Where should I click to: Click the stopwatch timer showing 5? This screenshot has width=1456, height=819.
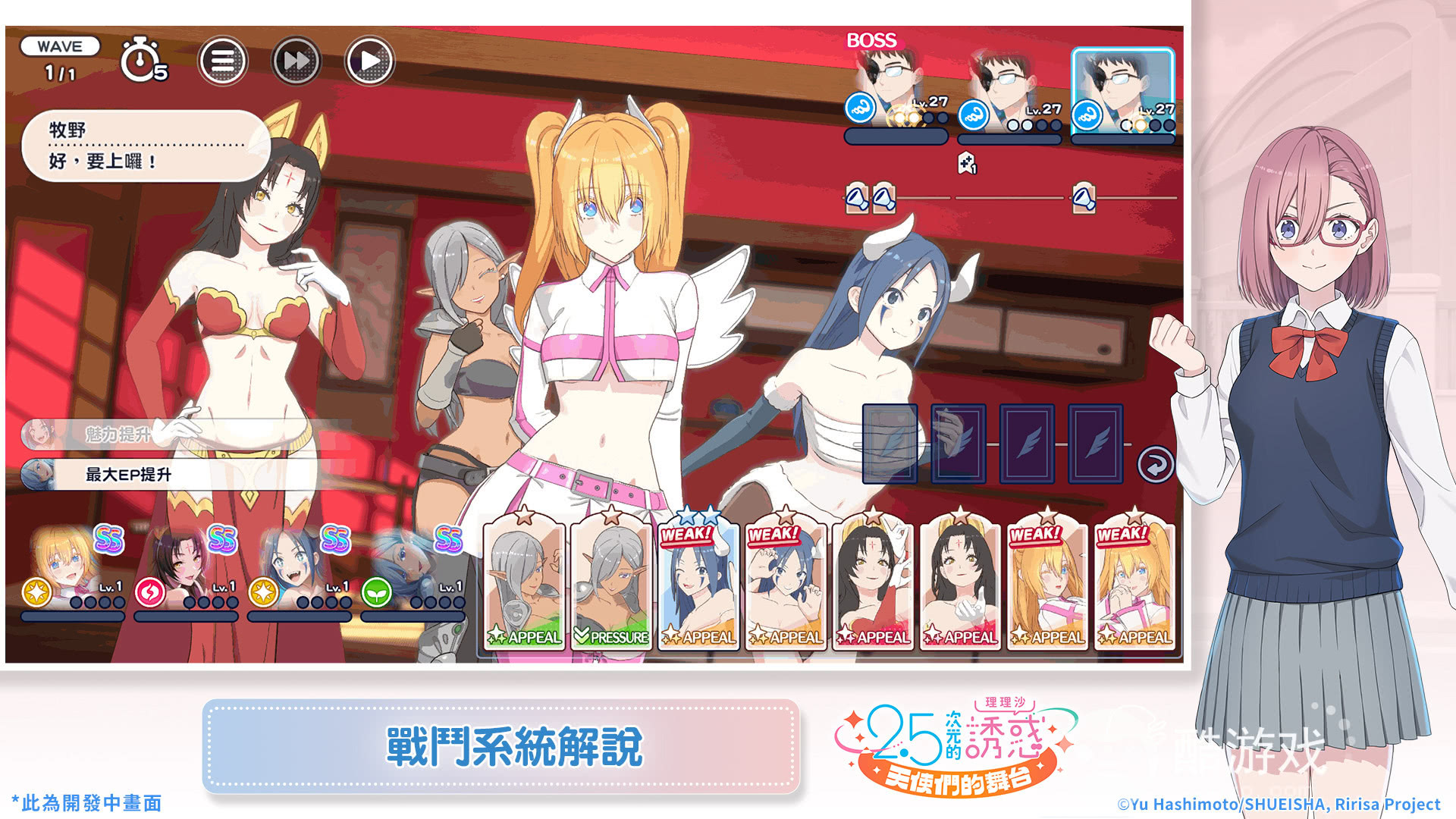(x=140, y=61)
